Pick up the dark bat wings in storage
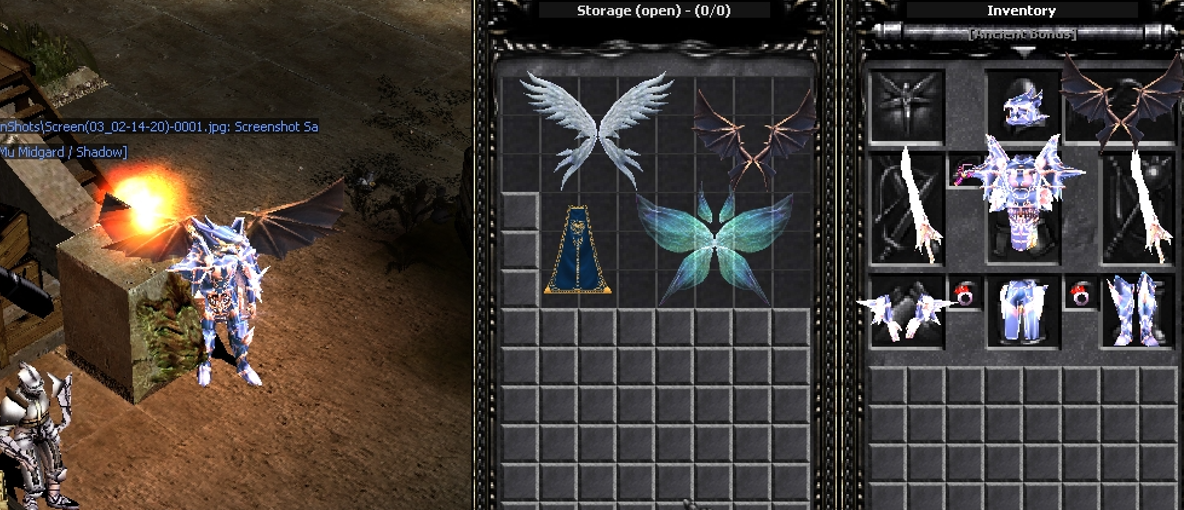This screenshot has width=1184, height=510. (x=756, y=135)
